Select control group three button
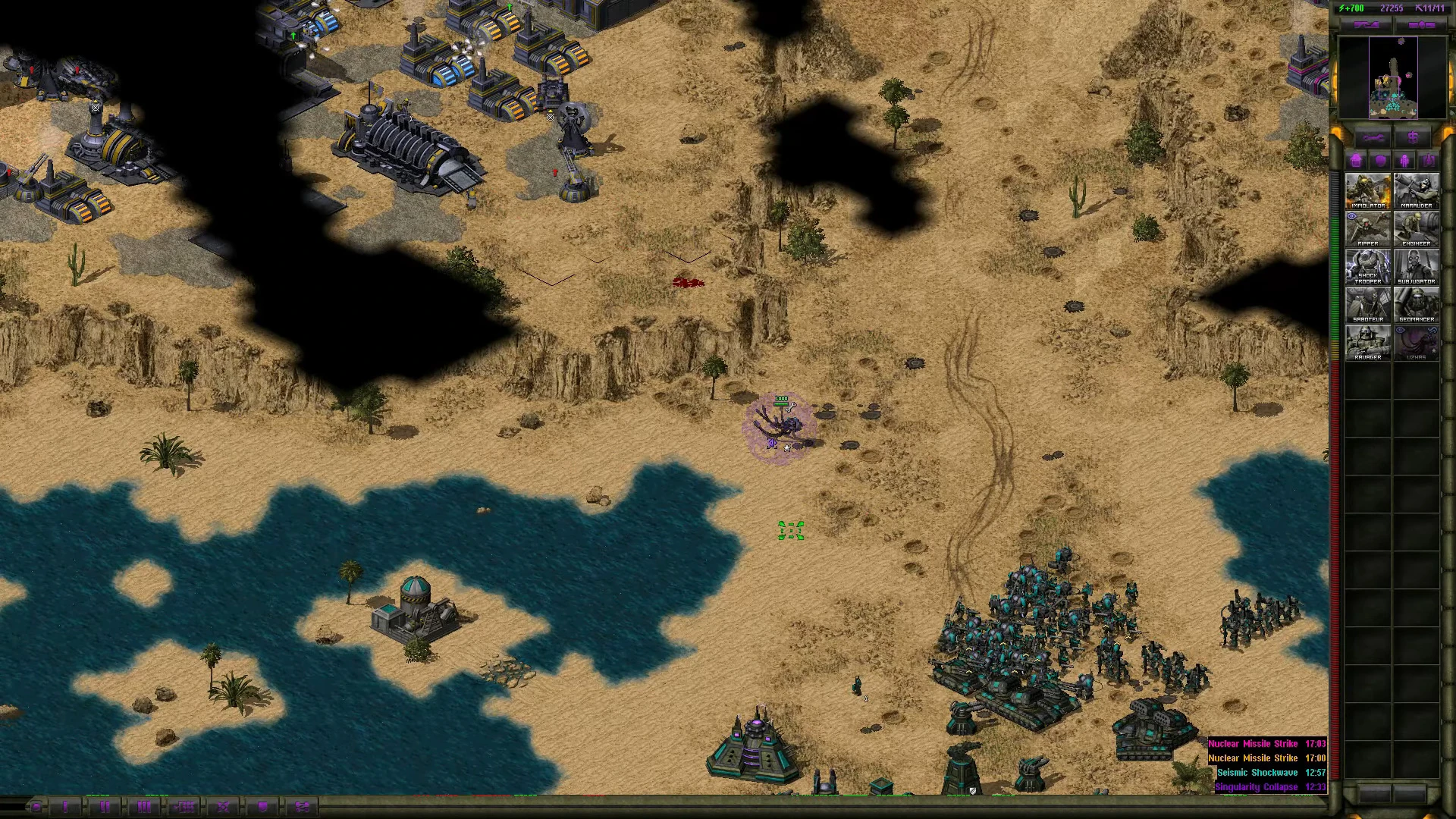Screen dimensions: 1456x819 [144, 807]
